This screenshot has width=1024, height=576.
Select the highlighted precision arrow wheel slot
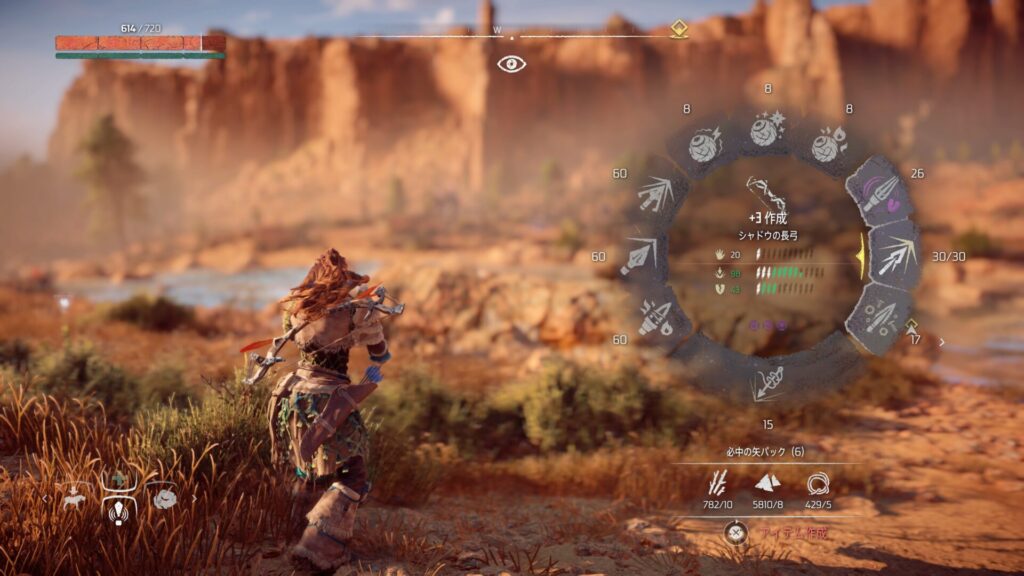894,255
